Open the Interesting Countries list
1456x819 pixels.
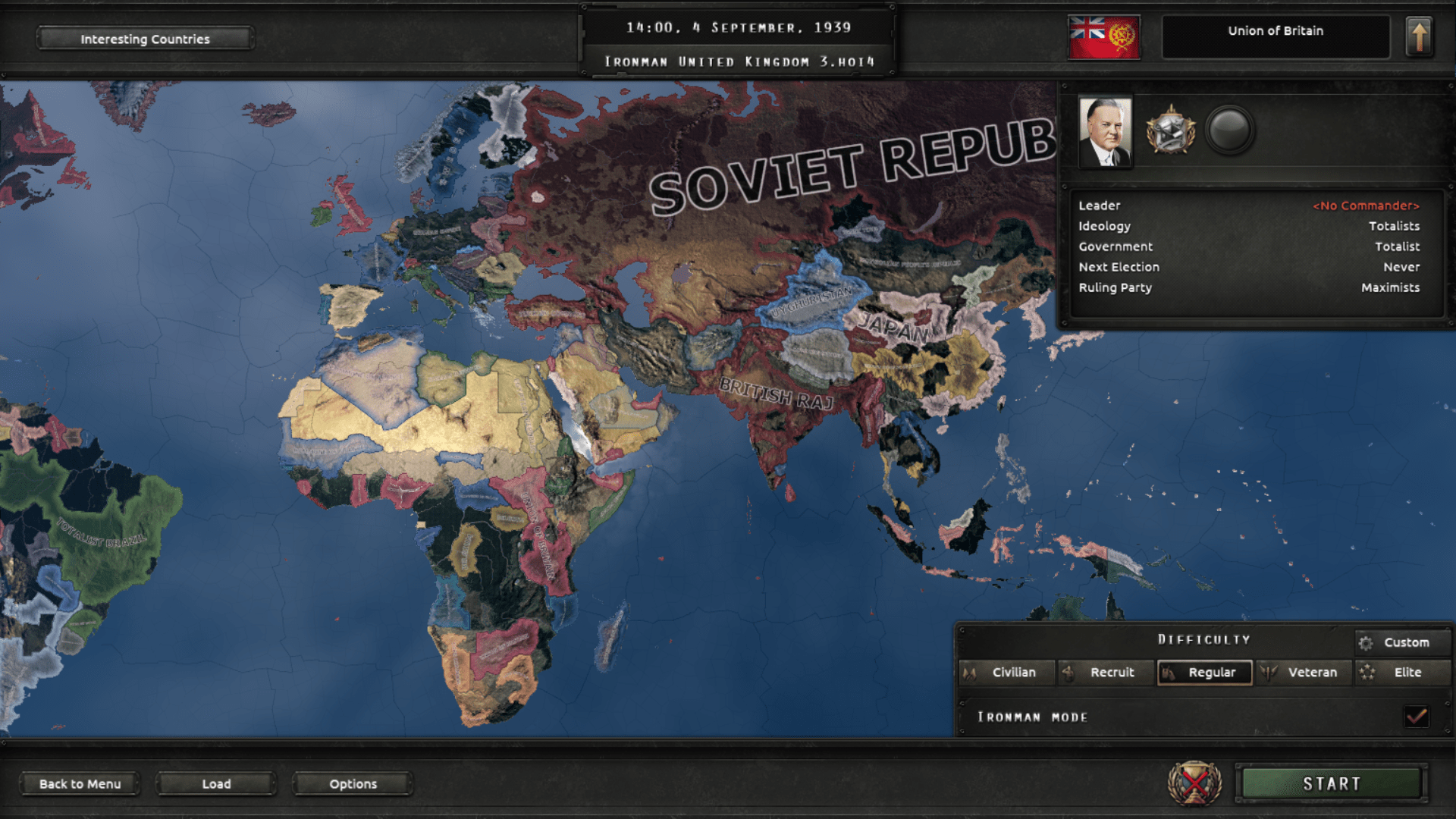pyautogui.click(x=145, y=38)
